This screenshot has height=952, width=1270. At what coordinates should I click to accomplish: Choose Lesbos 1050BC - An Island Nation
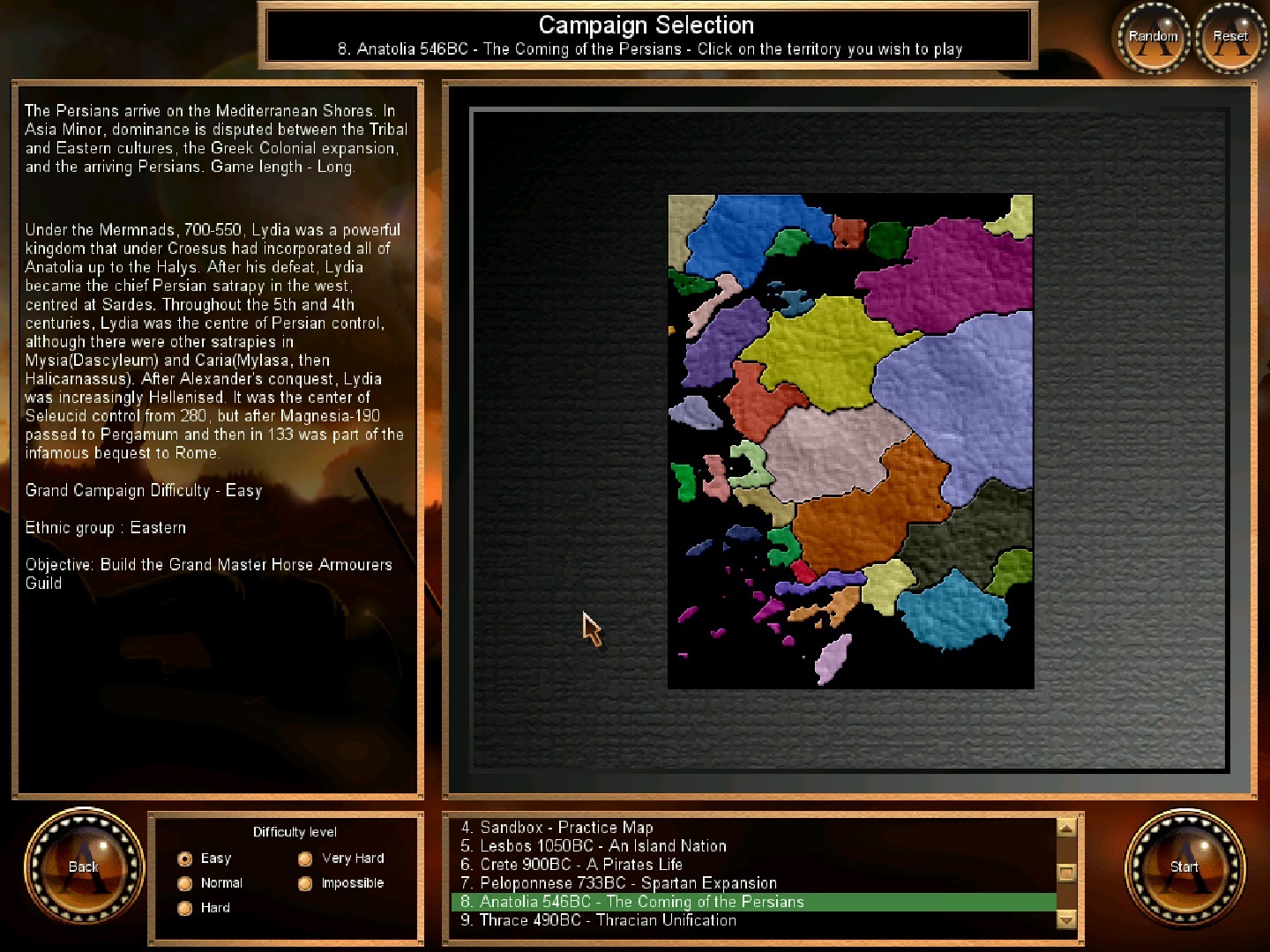coord(594,846)
